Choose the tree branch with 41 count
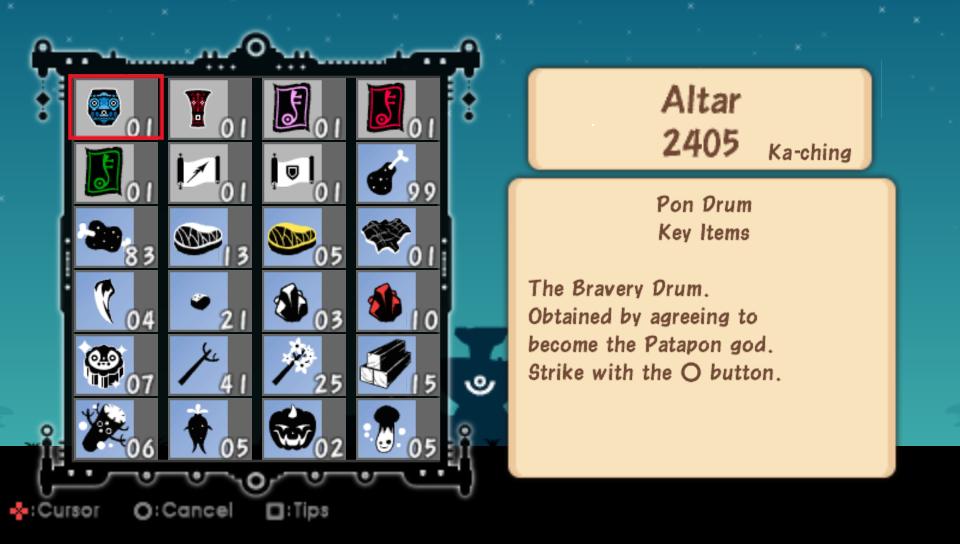Image resolution: width=960 pixels, height=544 pixels. point(208,364)
